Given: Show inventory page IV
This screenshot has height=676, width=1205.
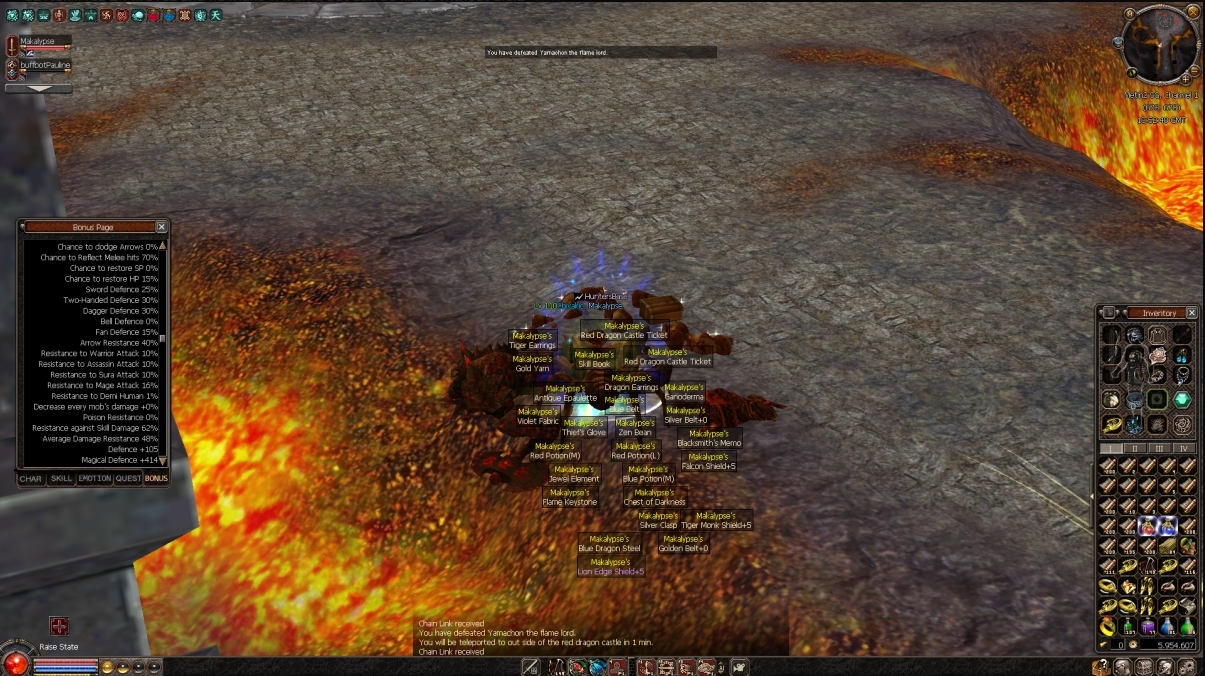Looking at the screenshot, I should coord(1185,448).
